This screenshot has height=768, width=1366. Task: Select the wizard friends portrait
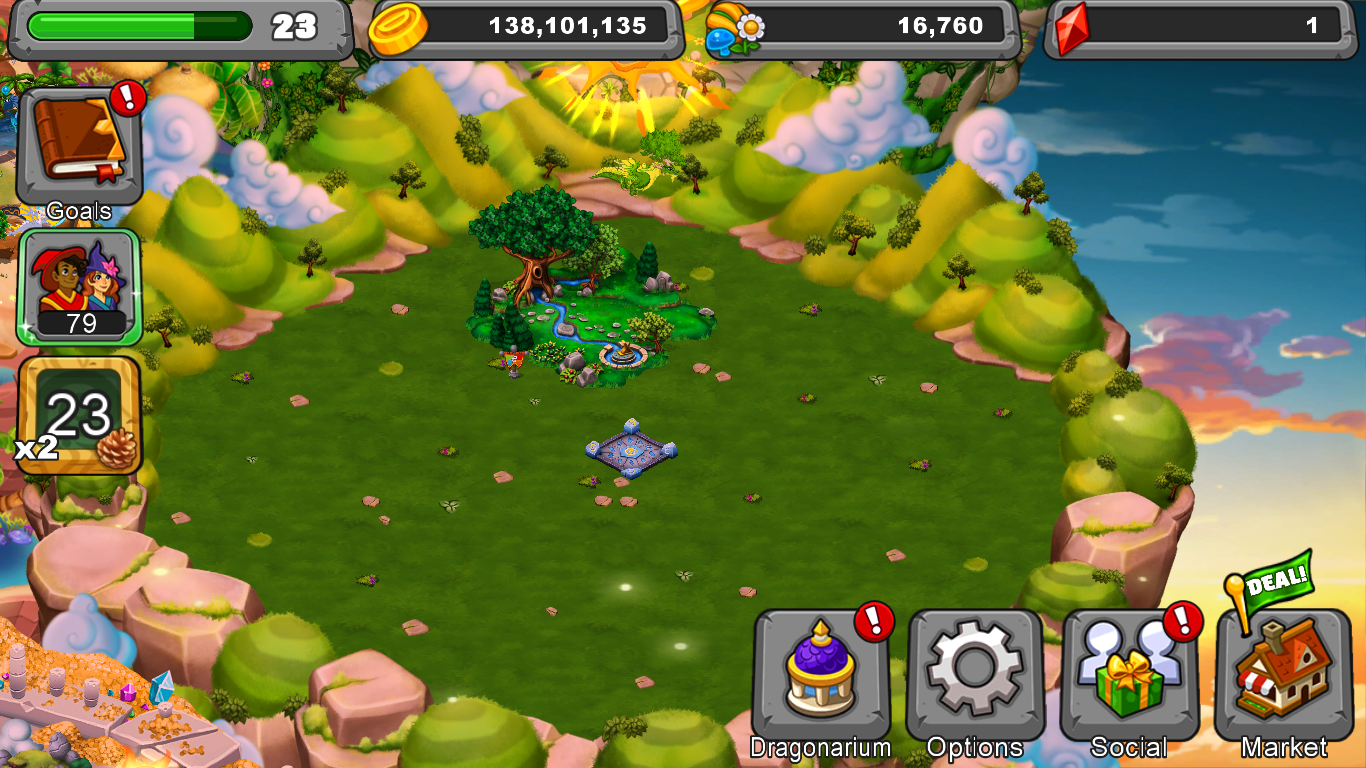point(78,285)
